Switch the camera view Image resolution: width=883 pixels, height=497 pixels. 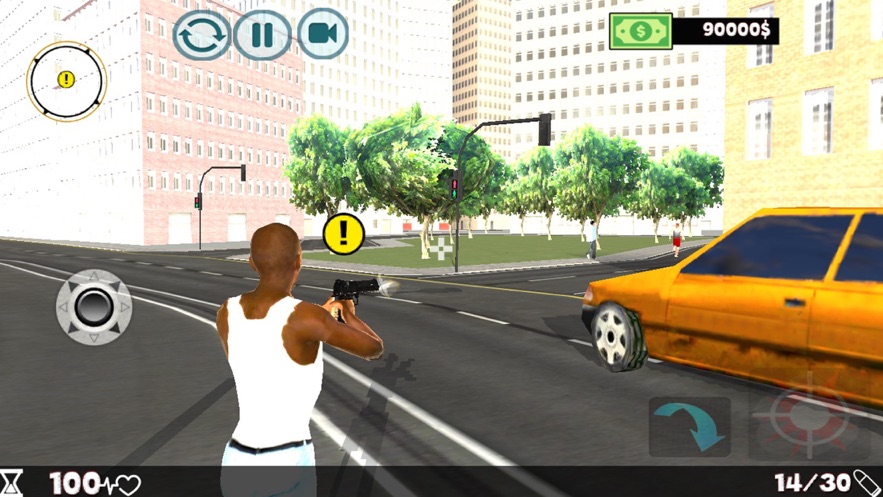click(321, 34)
